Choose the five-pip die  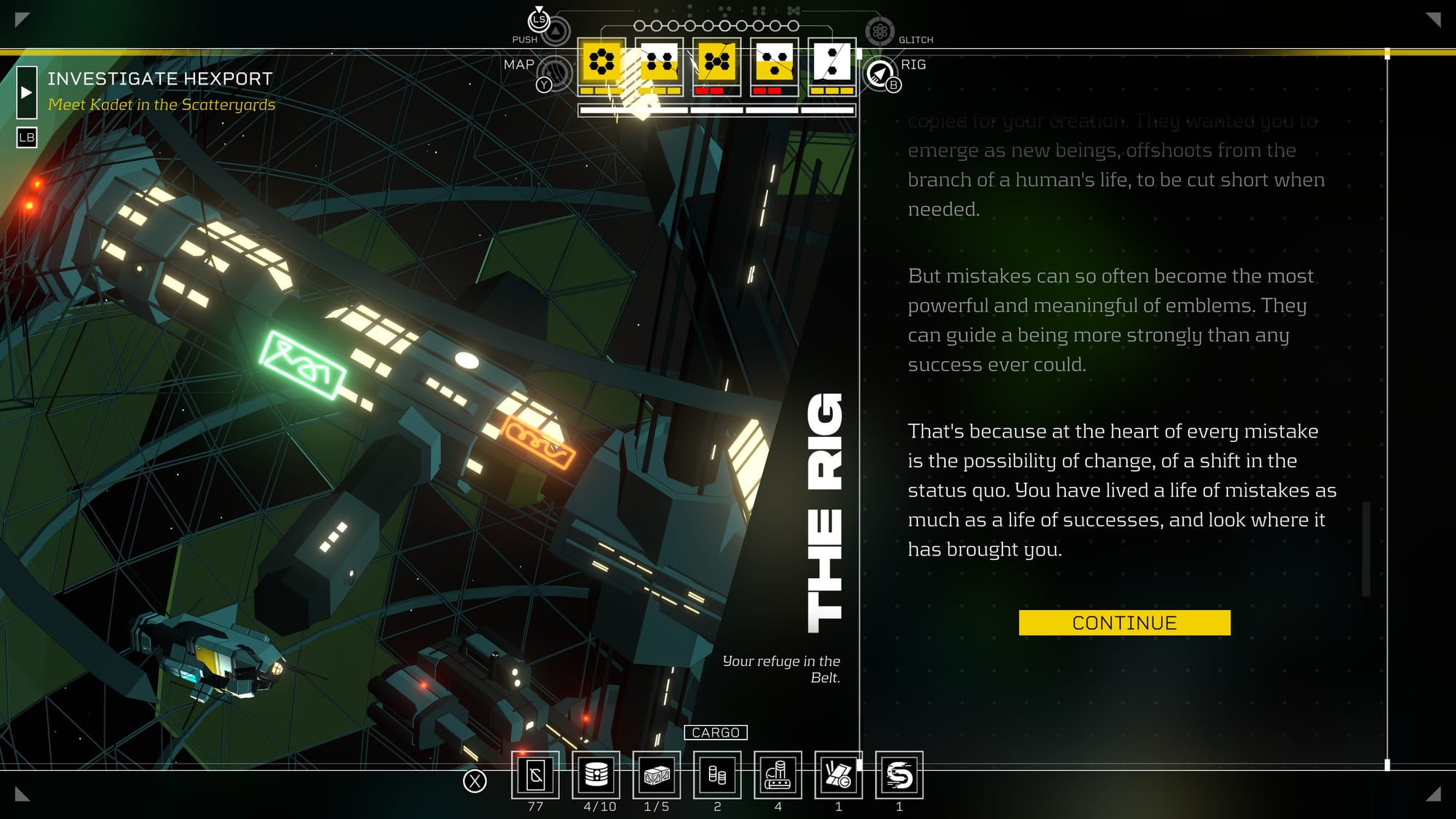[716, 62]
